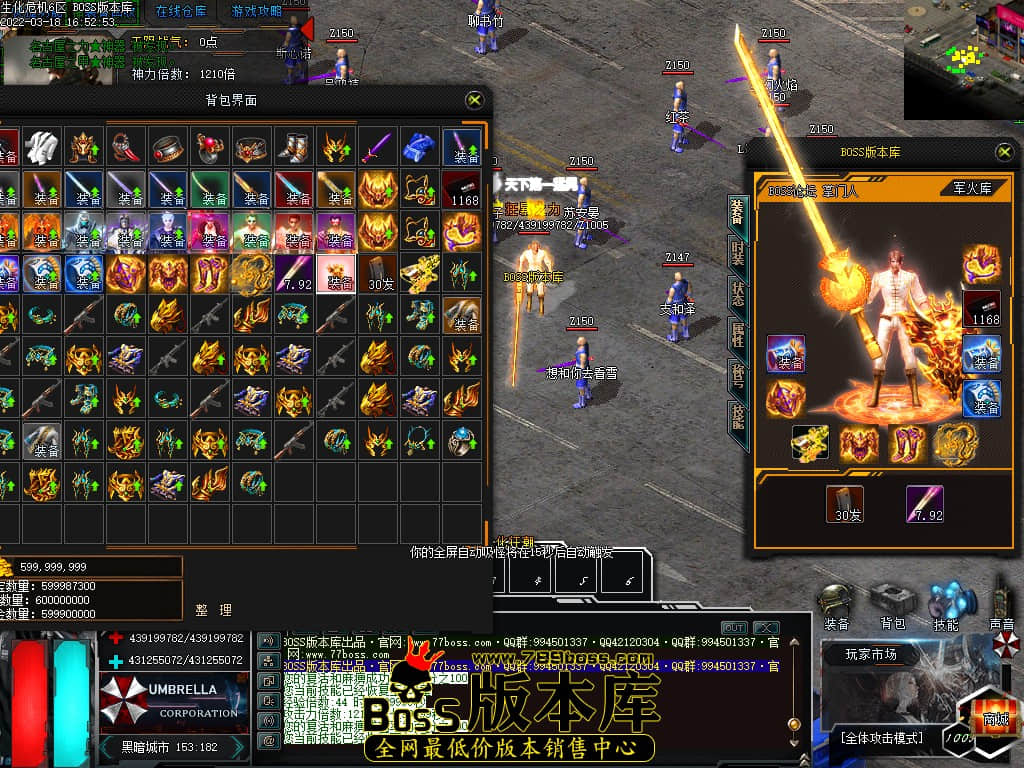The image size is (1024, 768).
Task: Close the BOSS版本库 character panel
Action: coord(1004,151)
